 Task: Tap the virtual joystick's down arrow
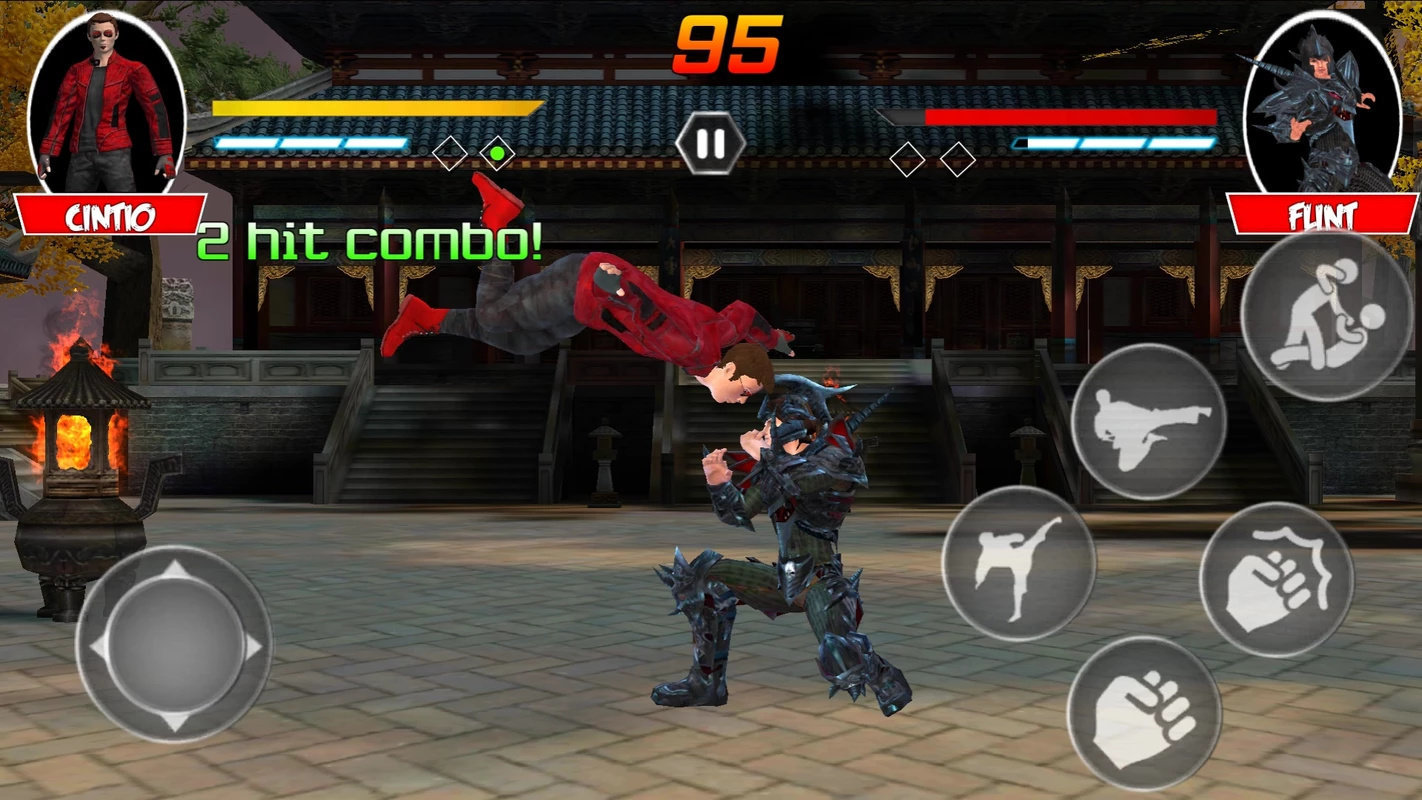[175, 722]
